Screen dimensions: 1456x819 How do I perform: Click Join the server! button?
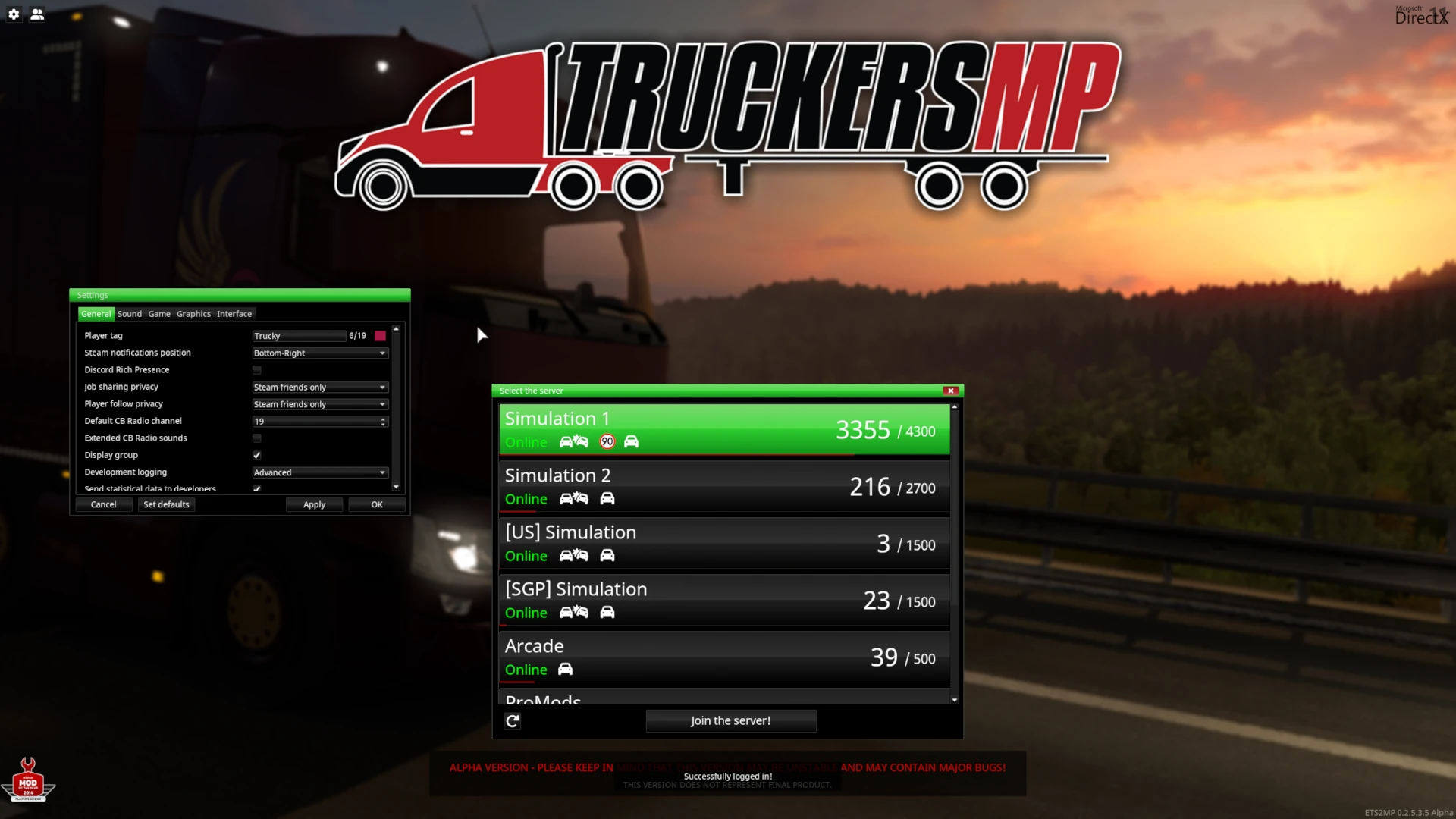click(x=730, y=721)
